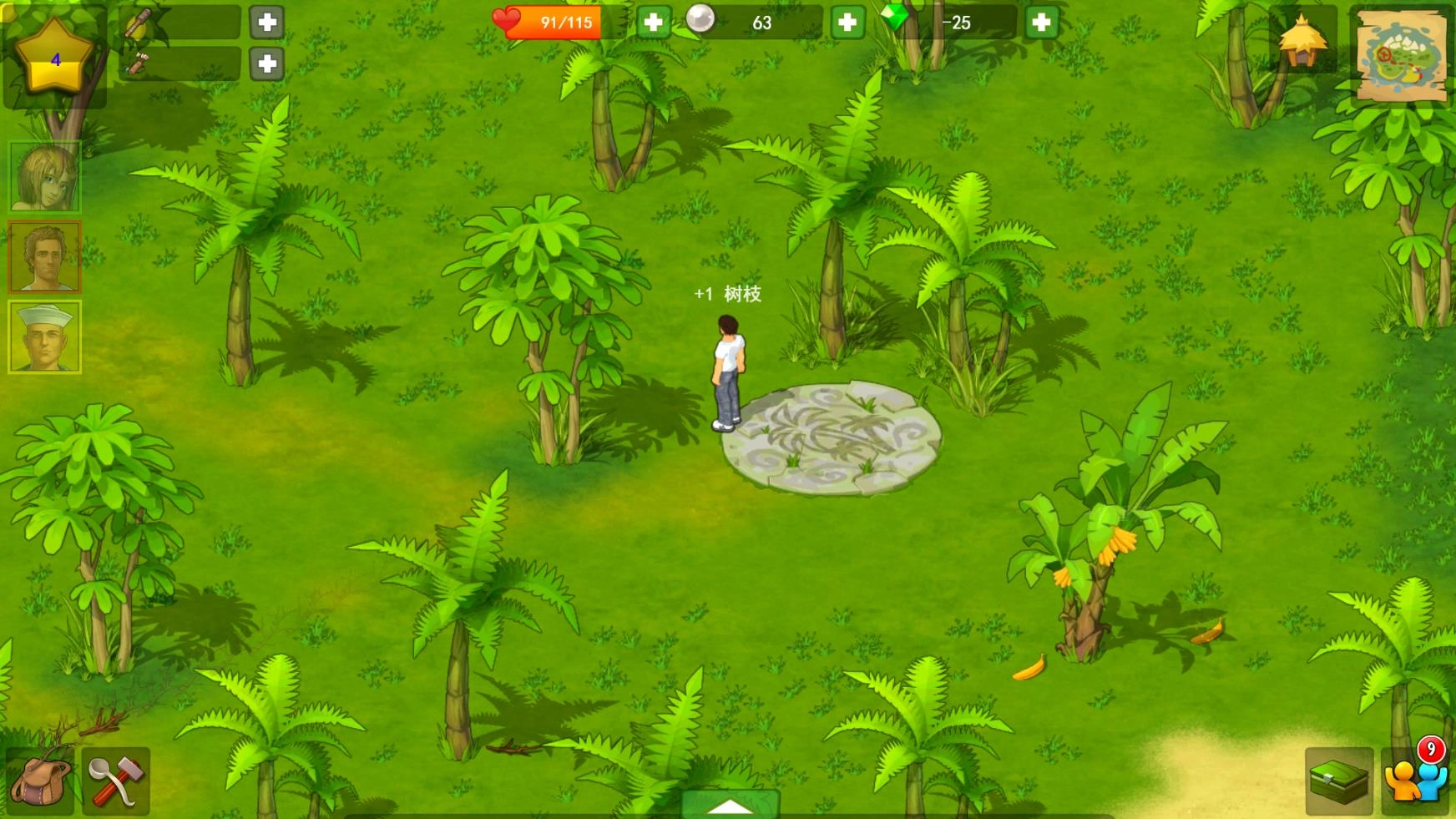Select the highlighted man's portrait
Image resolution: width=1456 pixels, height=819 pixels.
44,256
